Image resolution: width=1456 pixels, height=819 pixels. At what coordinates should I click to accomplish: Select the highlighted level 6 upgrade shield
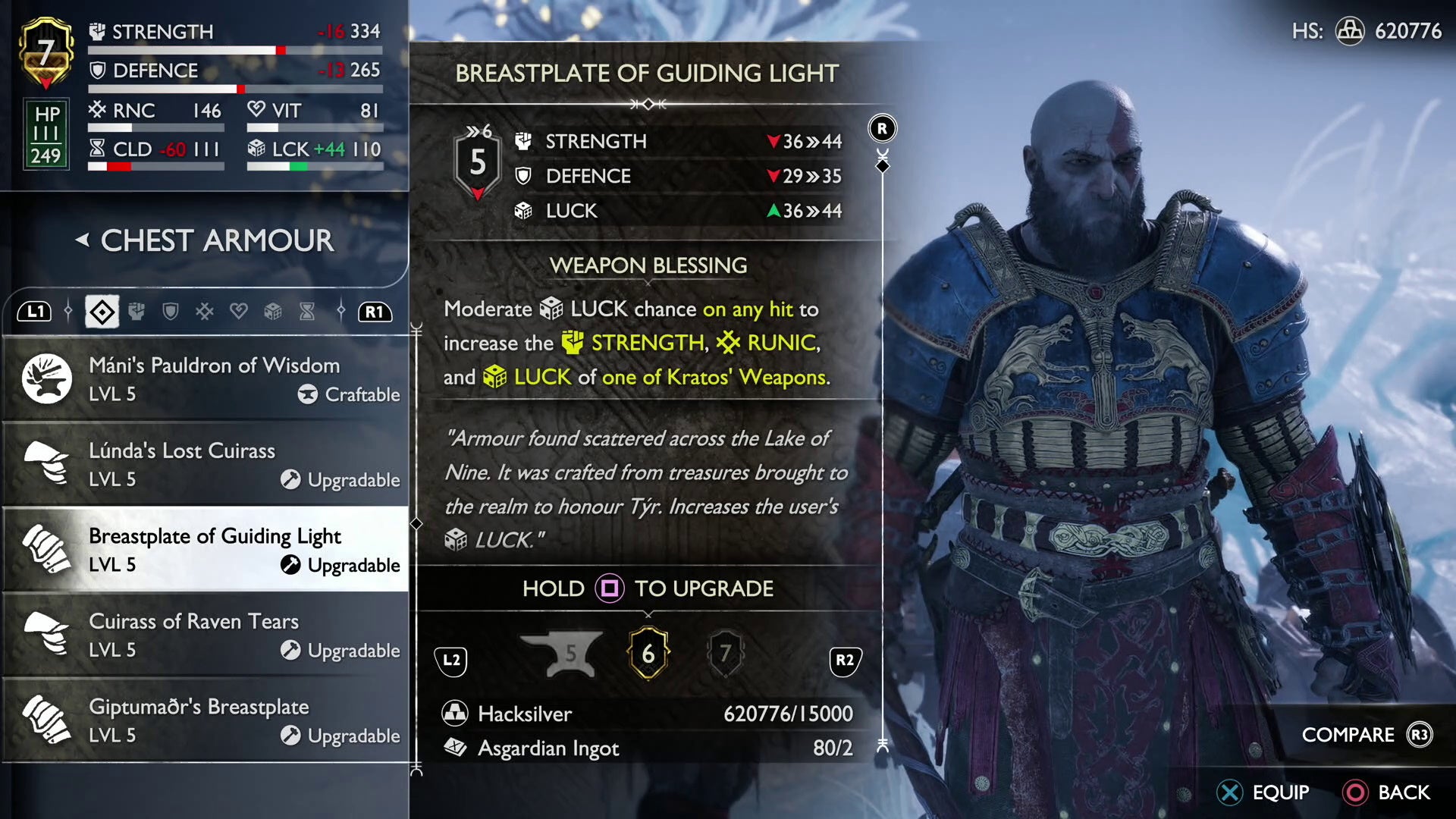point(648,654)
